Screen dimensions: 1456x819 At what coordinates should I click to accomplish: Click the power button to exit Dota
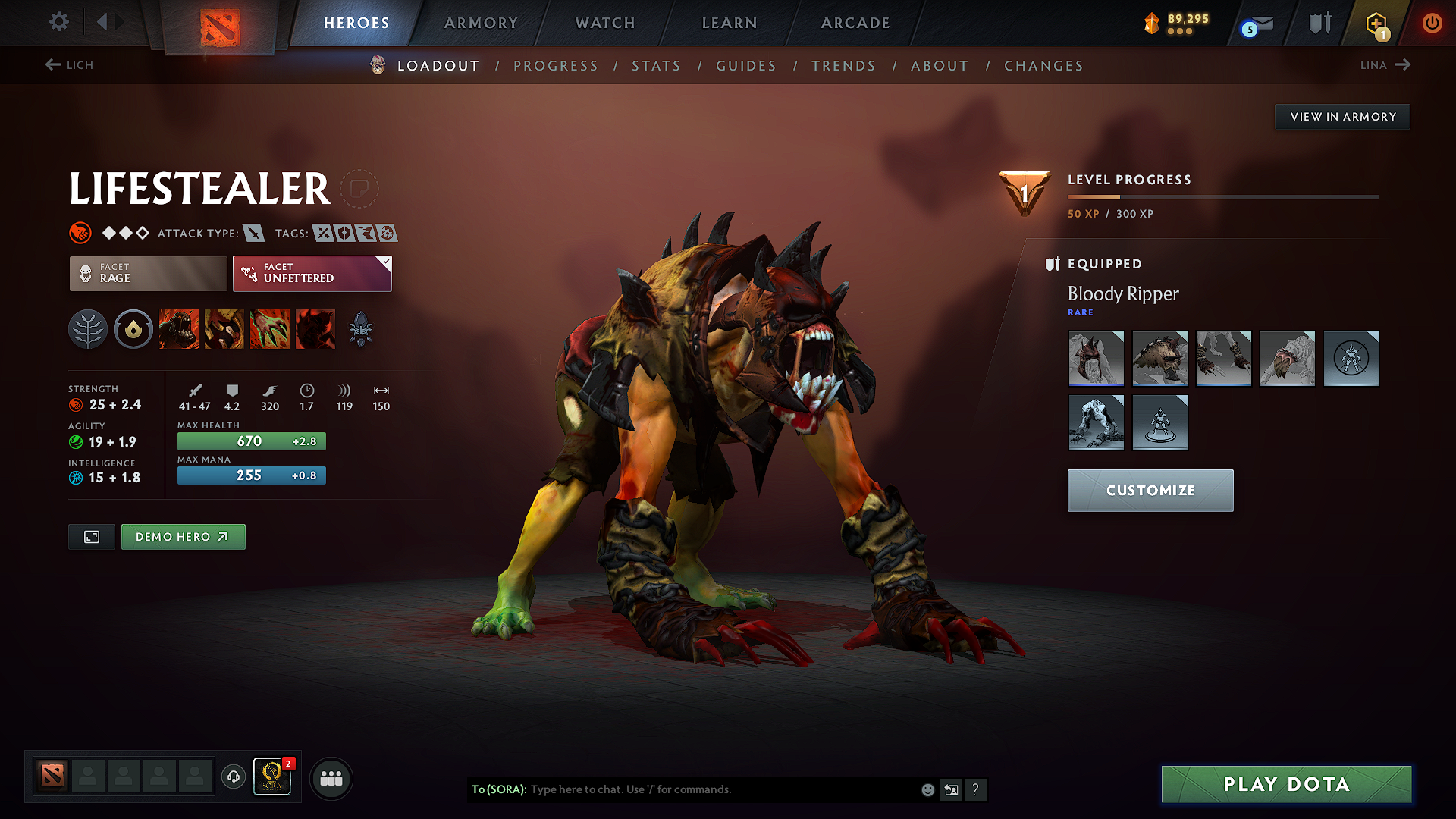click(1432, 23)
